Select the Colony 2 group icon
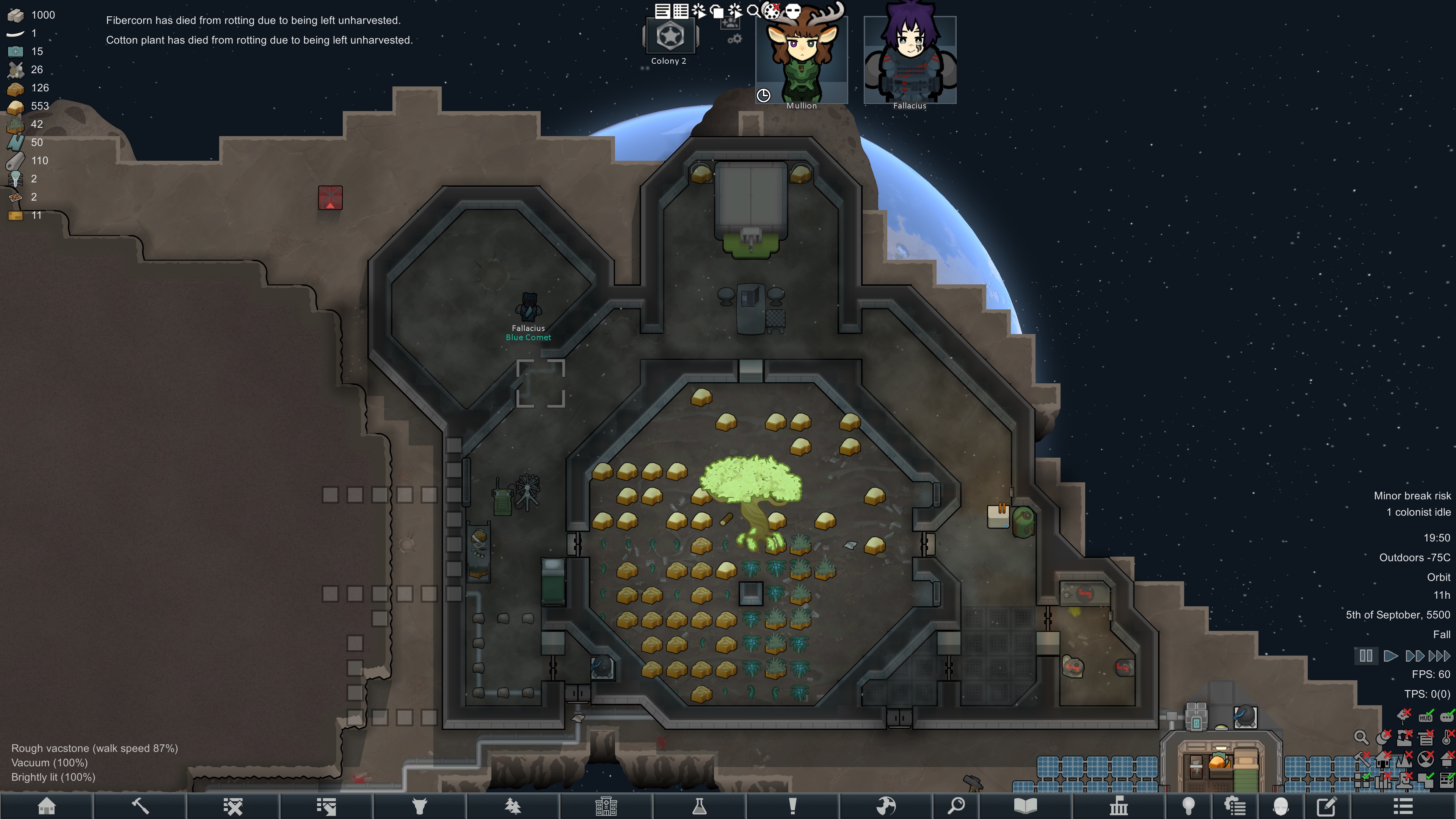The image size is (1456, 819). (670, 37)
